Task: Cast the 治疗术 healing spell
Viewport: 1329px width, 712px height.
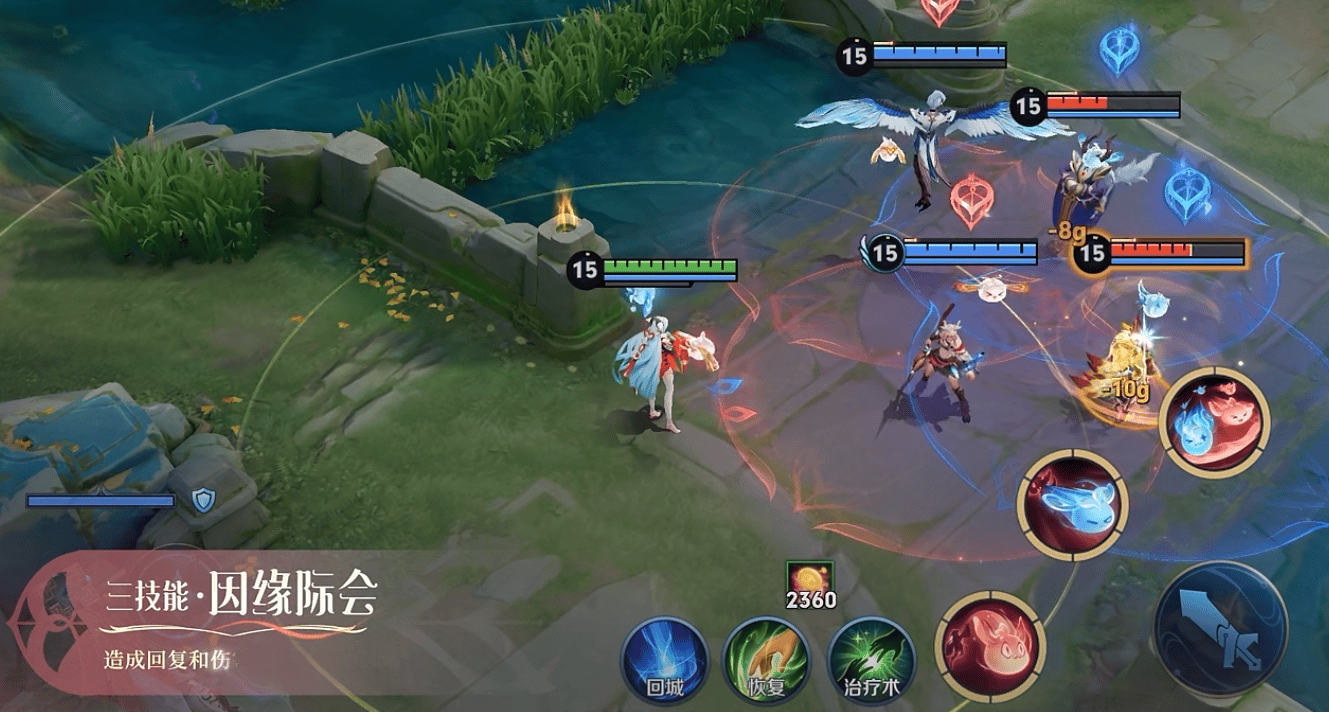Action: click(871, 660)
